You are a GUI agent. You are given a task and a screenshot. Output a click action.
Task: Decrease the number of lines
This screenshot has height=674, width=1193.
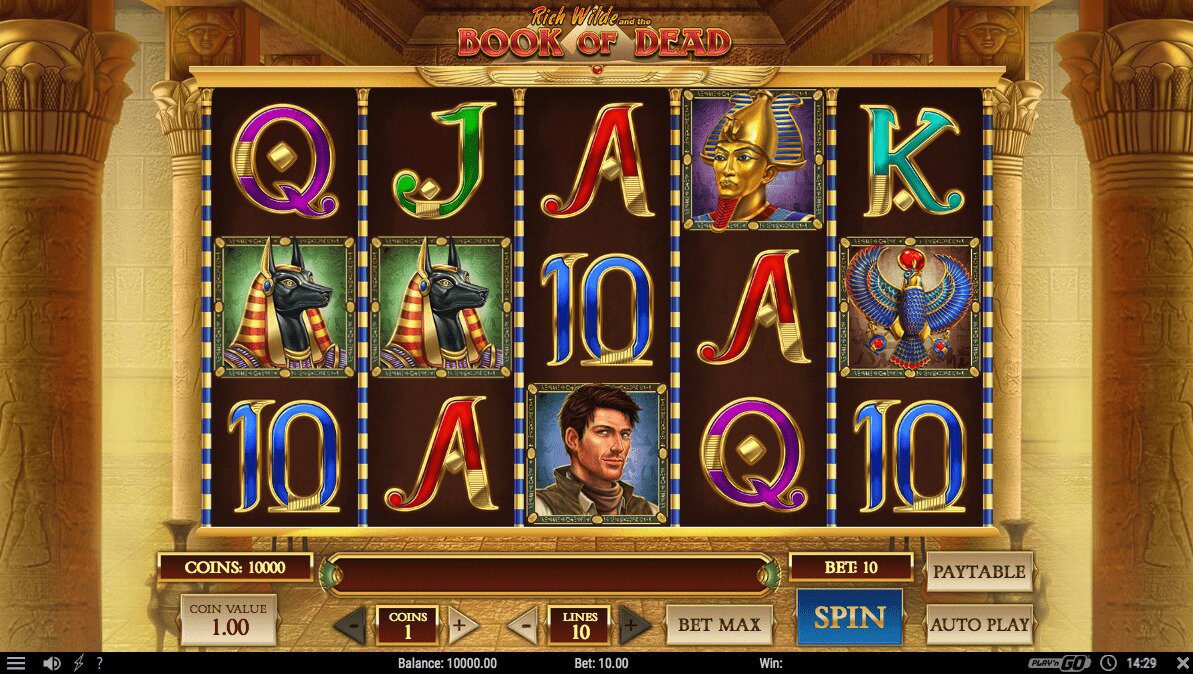pos(523,626)
